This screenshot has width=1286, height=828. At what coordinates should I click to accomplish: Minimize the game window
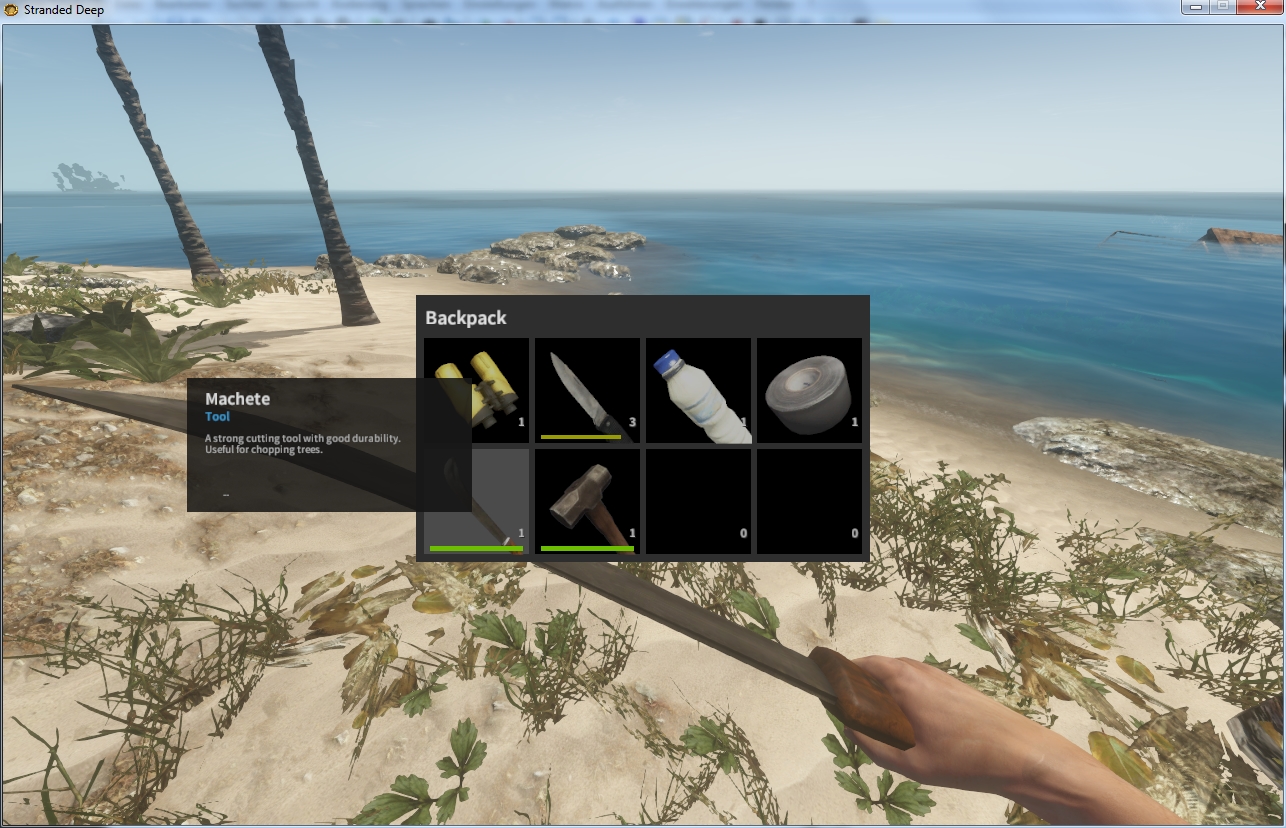(1195, 8)
